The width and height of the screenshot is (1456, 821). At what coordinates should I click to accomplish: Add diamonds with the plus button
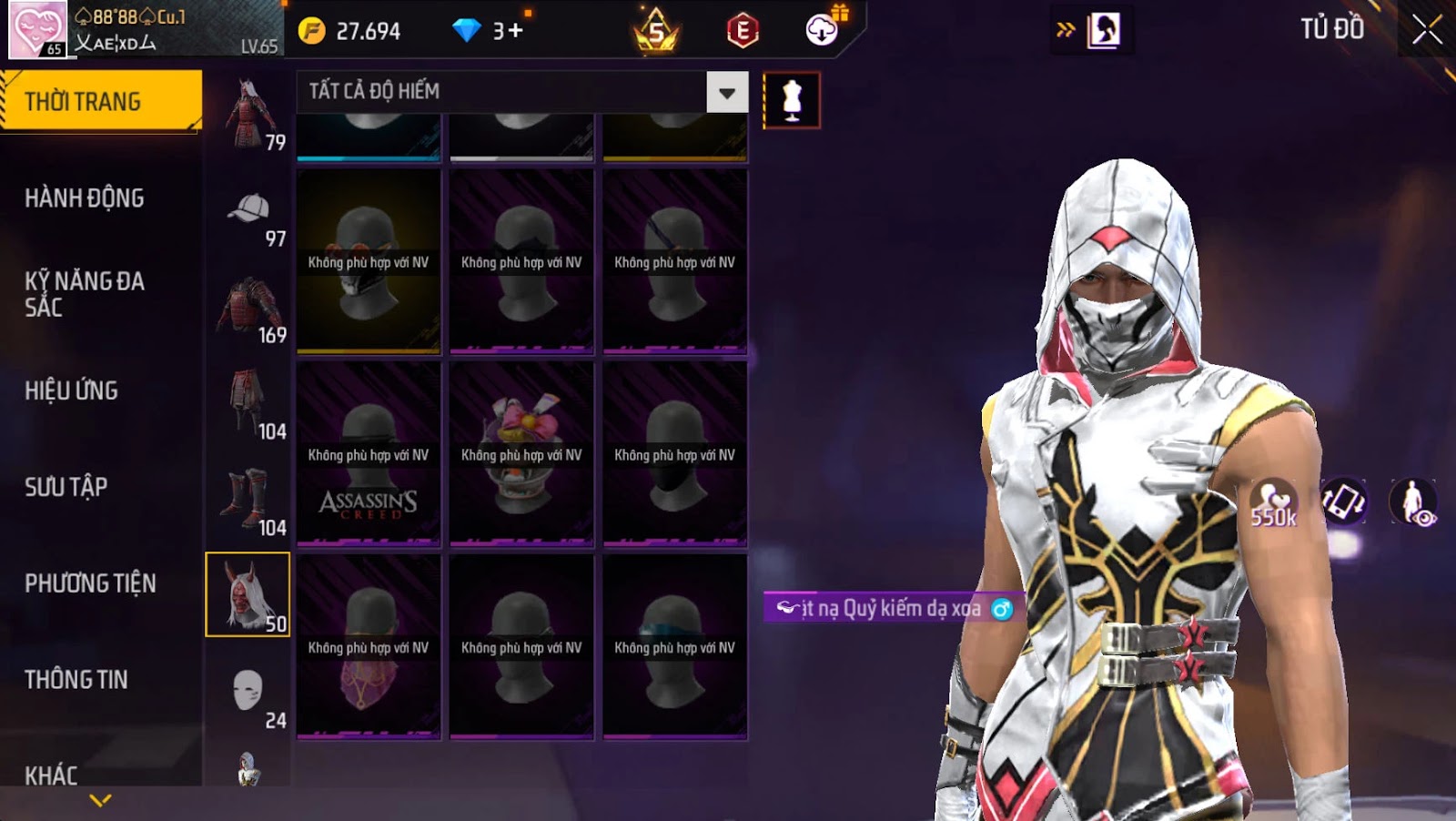pos(516,31)
